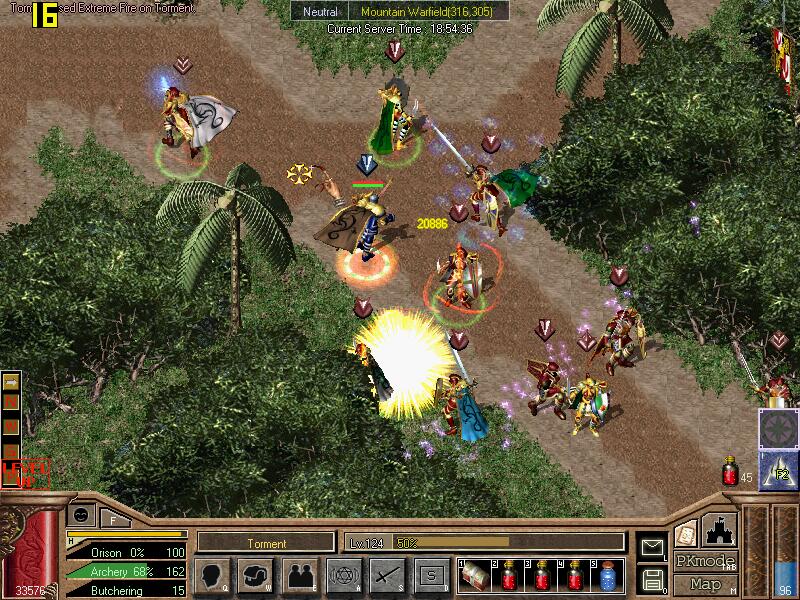The width and height of the screenshot is (800, 600).
Task: Open the castle silhouette icon
Action: (719, 529)
